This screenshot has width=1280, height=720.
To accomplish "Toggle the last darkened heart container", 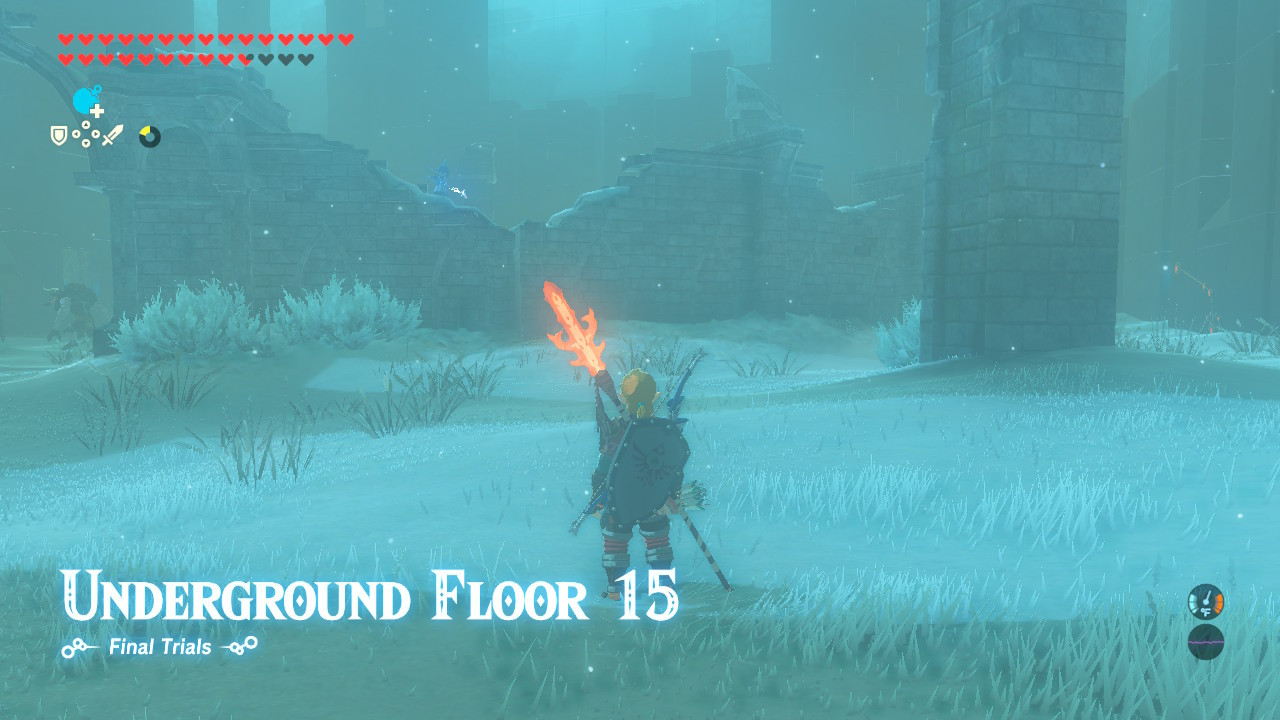I will click(306, 57).
